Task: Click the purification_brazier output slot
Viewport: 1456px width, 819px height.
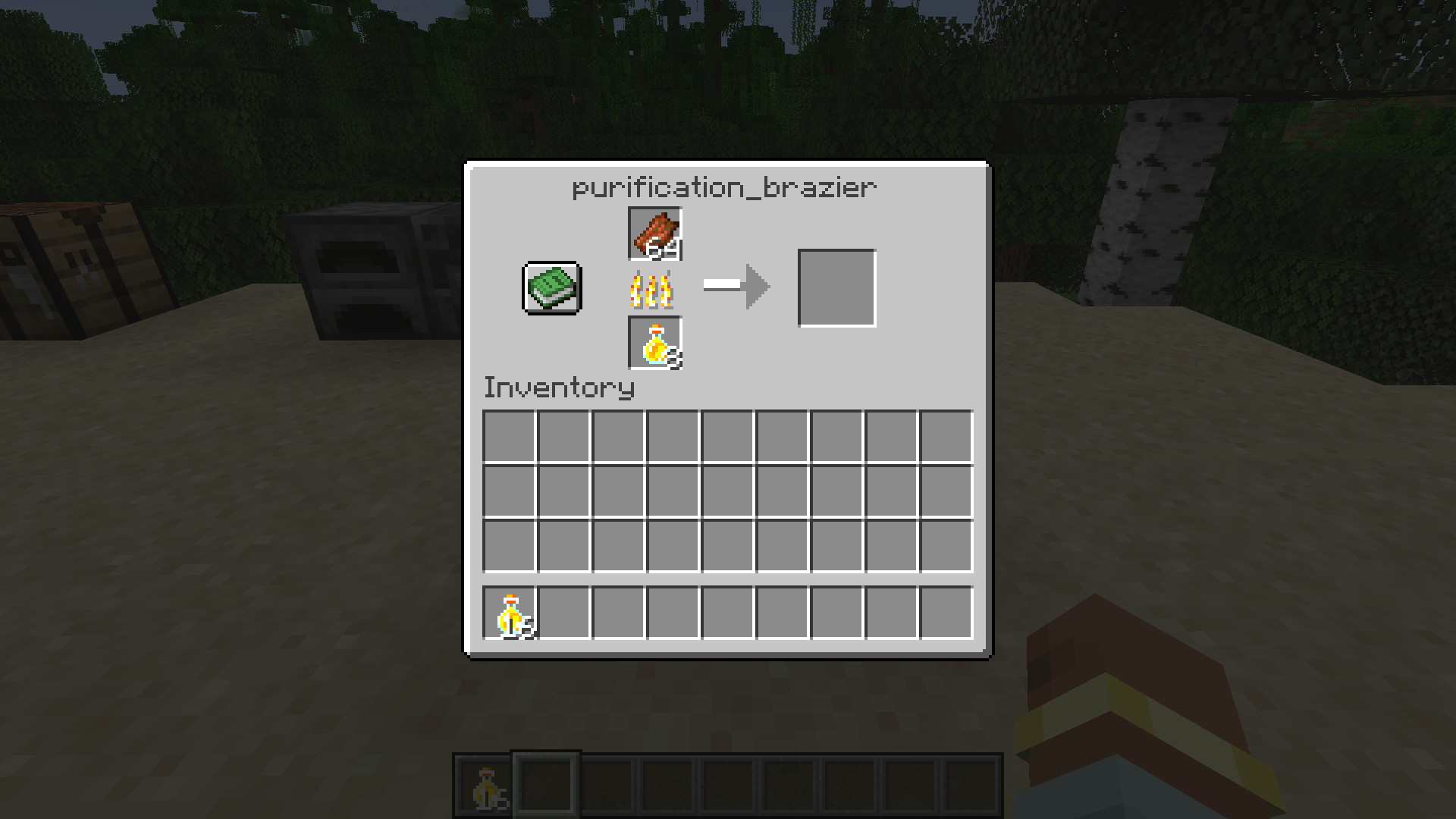Action: click(836, 287)
